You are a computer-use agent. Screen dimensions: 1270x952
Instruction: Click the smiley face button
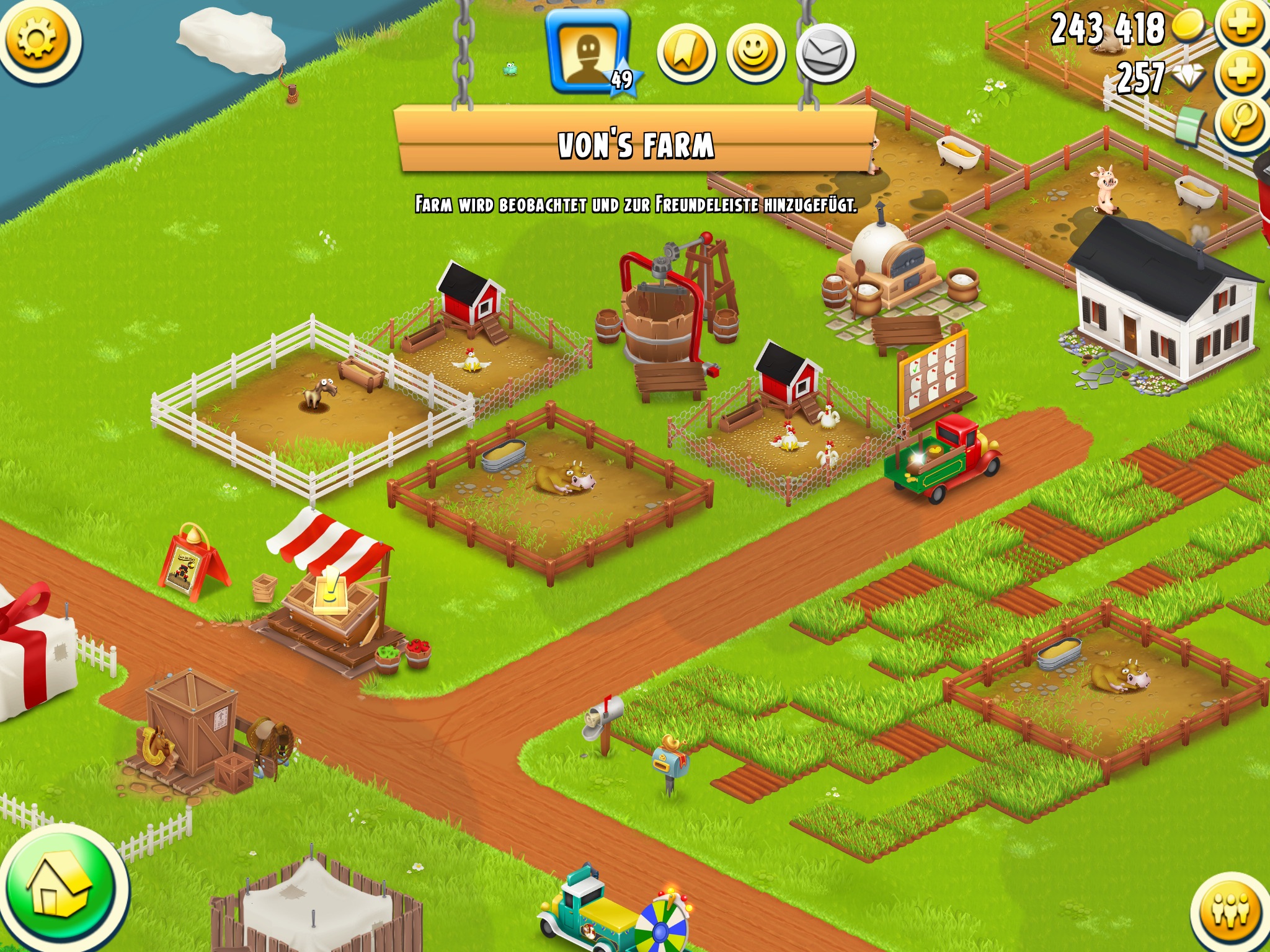tap(755, 54)
